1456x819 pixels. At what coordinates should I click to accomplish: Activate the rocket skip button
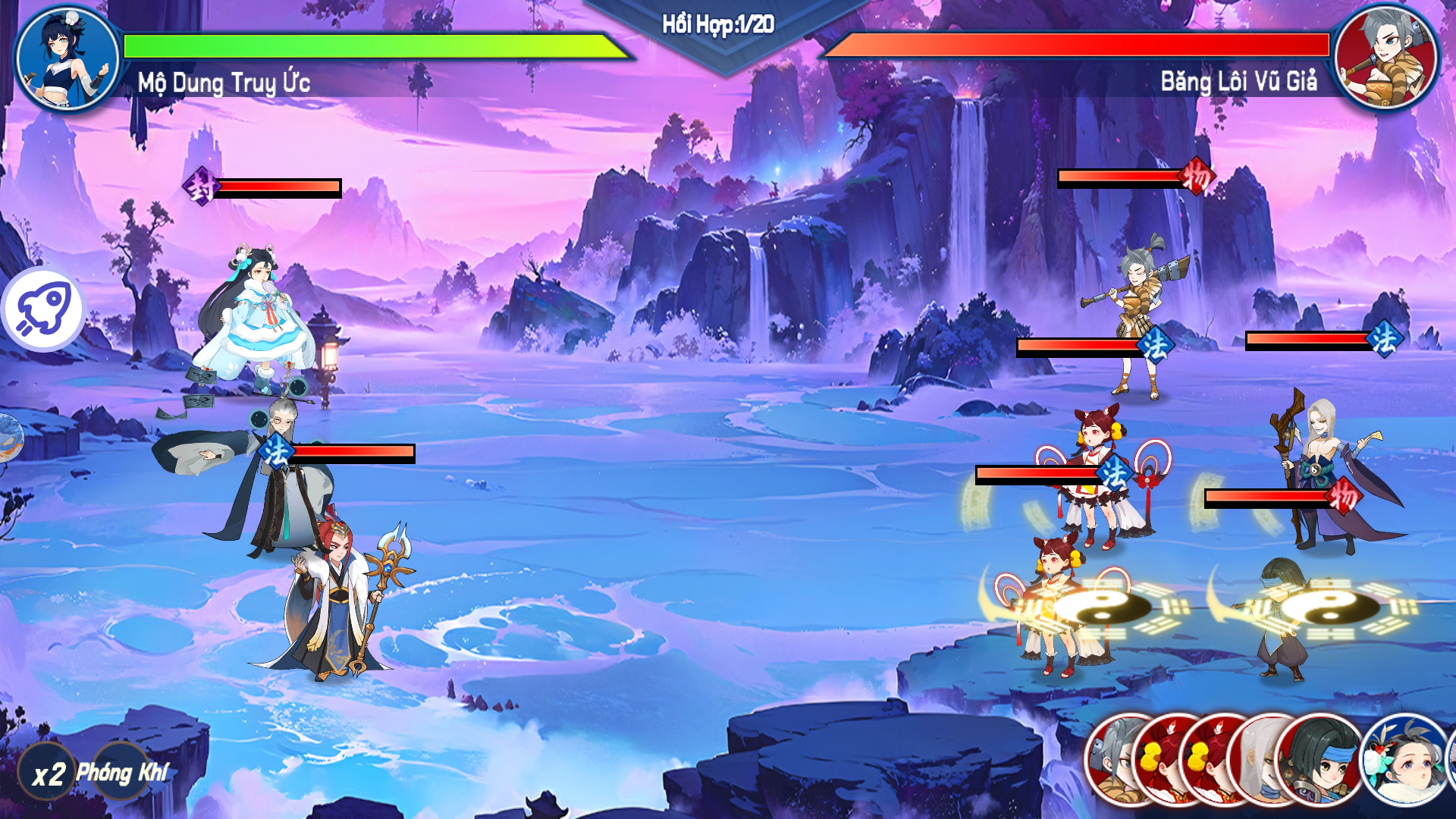(x=43, y=310)
